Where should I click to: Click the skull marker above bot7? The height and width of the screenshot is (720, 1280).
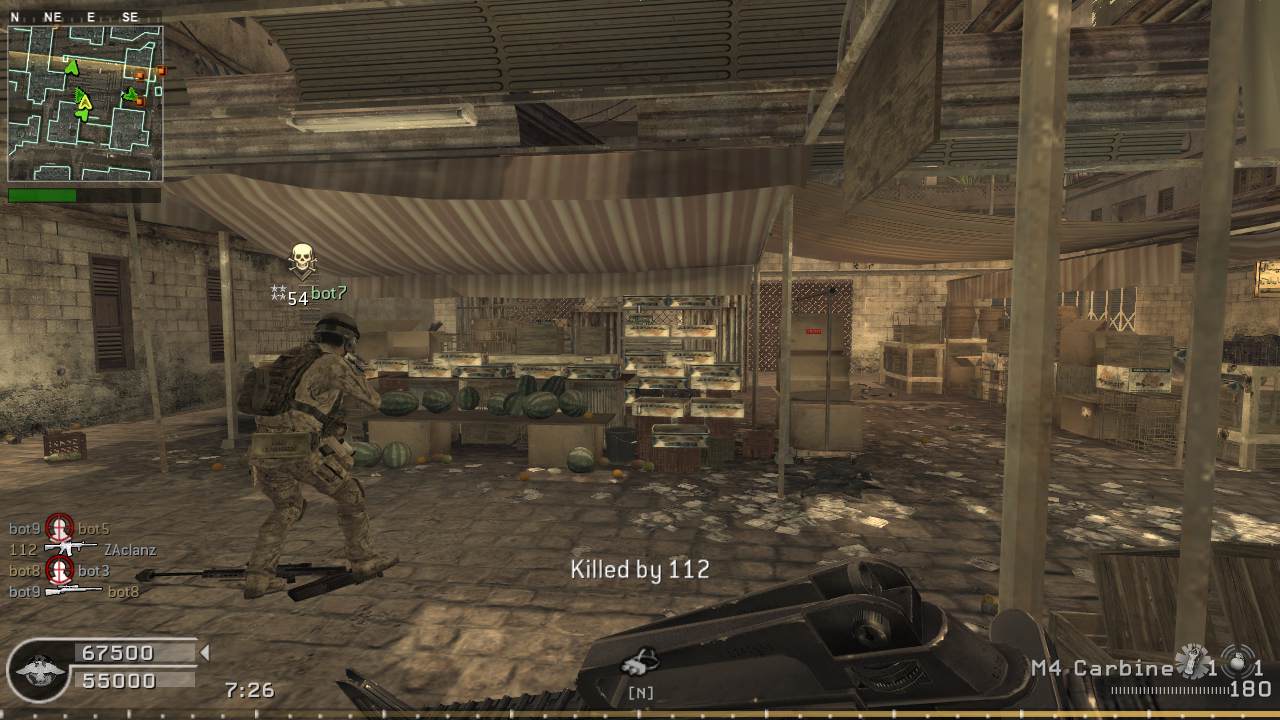[302, 260]
